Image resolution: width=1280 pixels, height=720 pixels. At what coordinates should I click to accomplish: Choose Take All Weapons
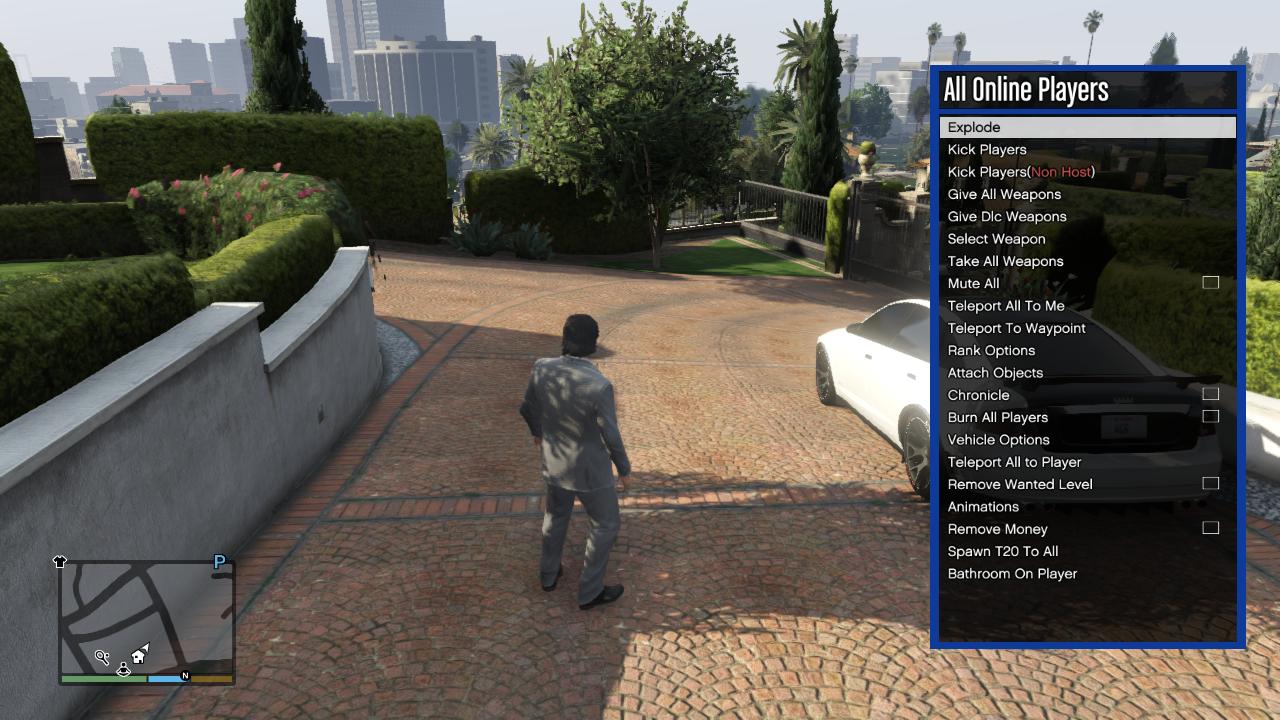pyautogui.click(x=1005, y=261)
